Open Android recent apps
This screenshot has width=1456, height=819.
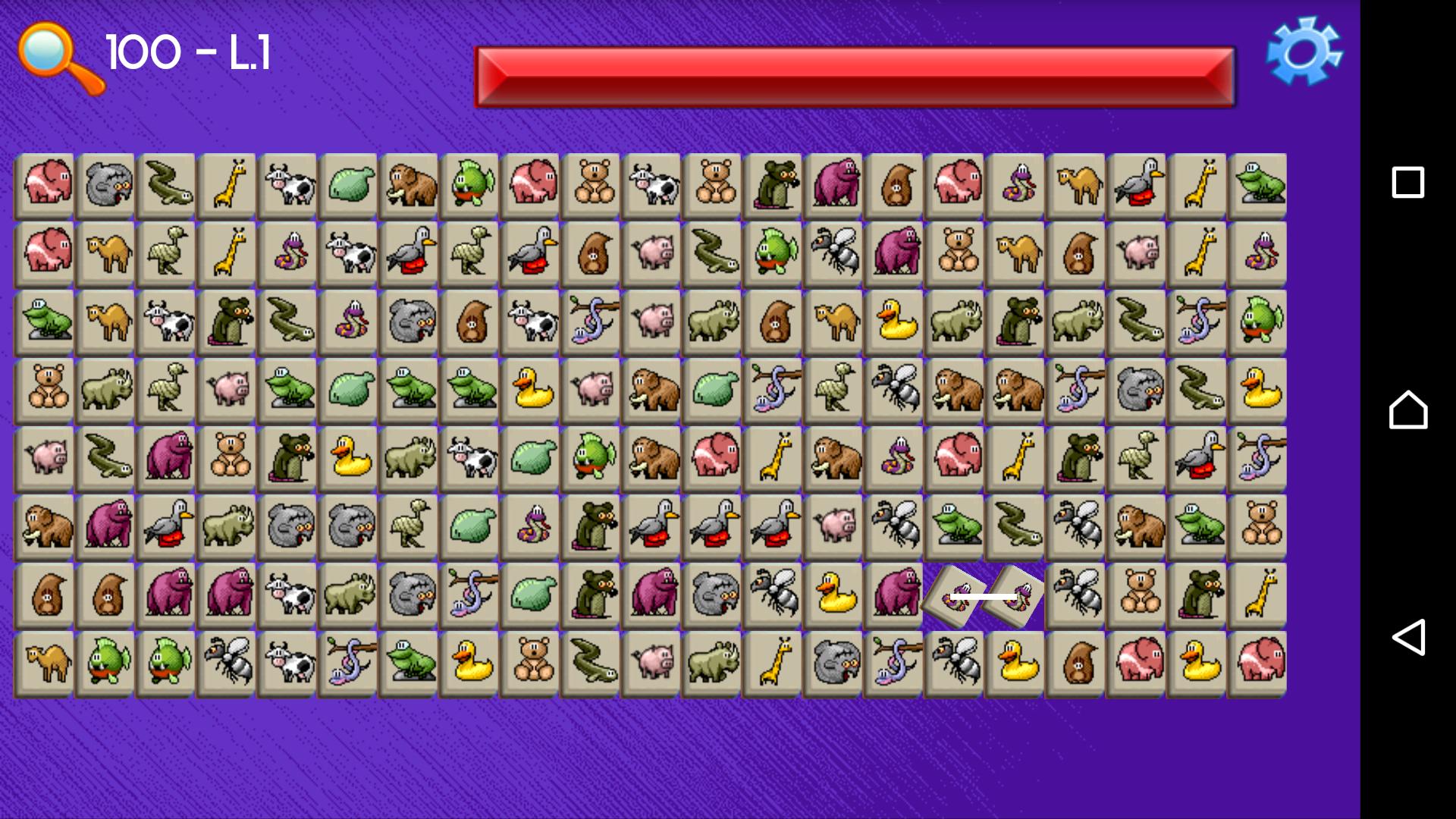[x=1407, y=179]
